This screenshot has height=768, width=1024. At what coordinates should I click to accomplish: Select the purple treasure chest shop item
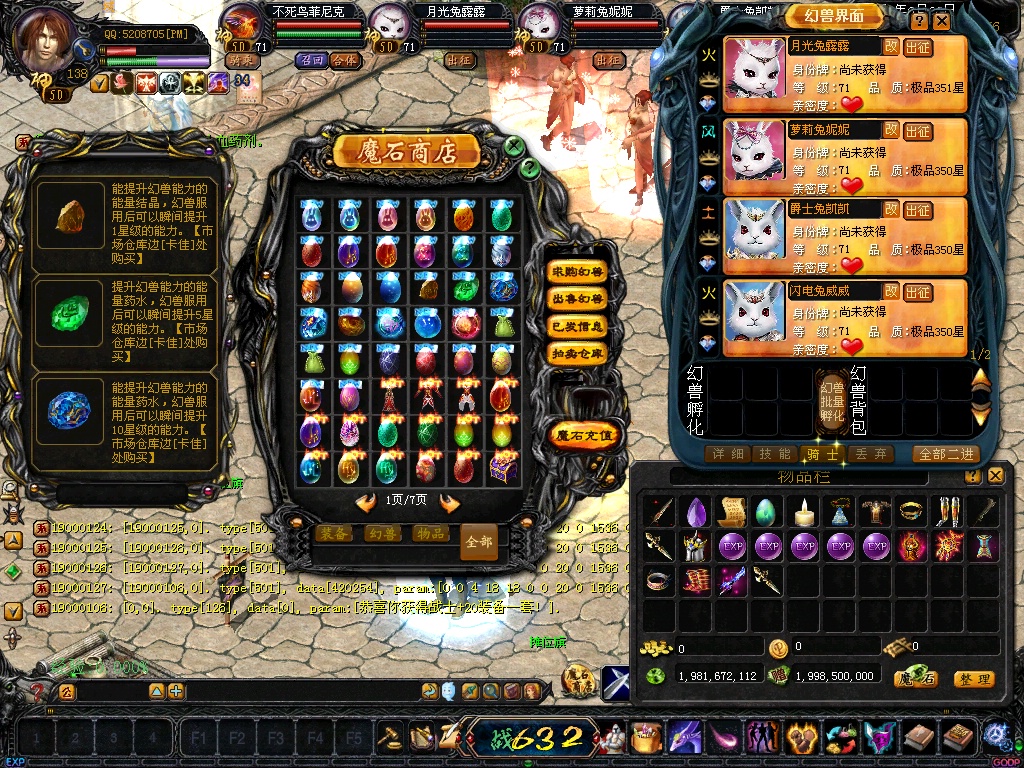coord(502,466)
